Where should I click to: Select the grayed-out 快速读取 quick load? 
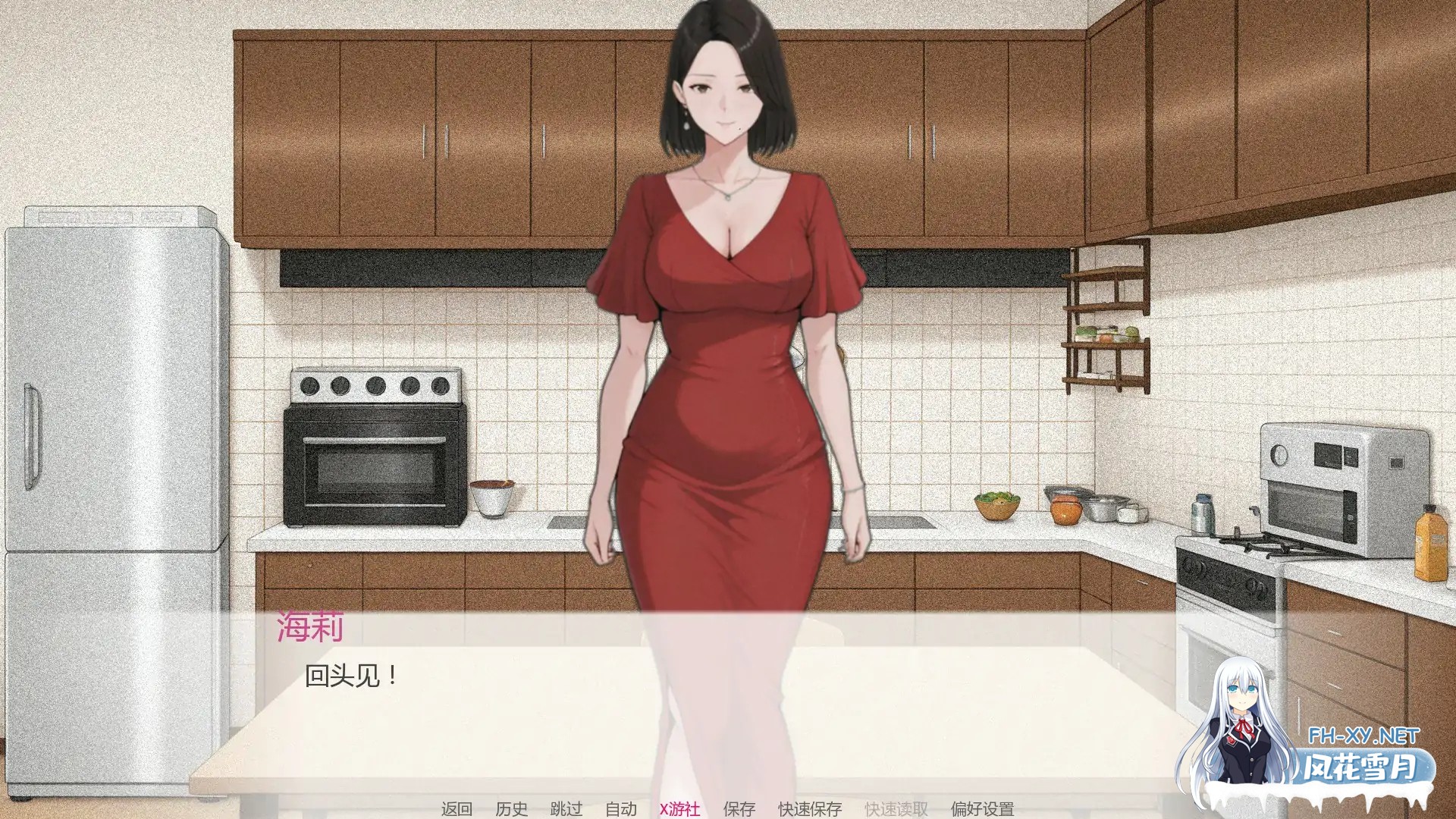(x=895, y=808)
